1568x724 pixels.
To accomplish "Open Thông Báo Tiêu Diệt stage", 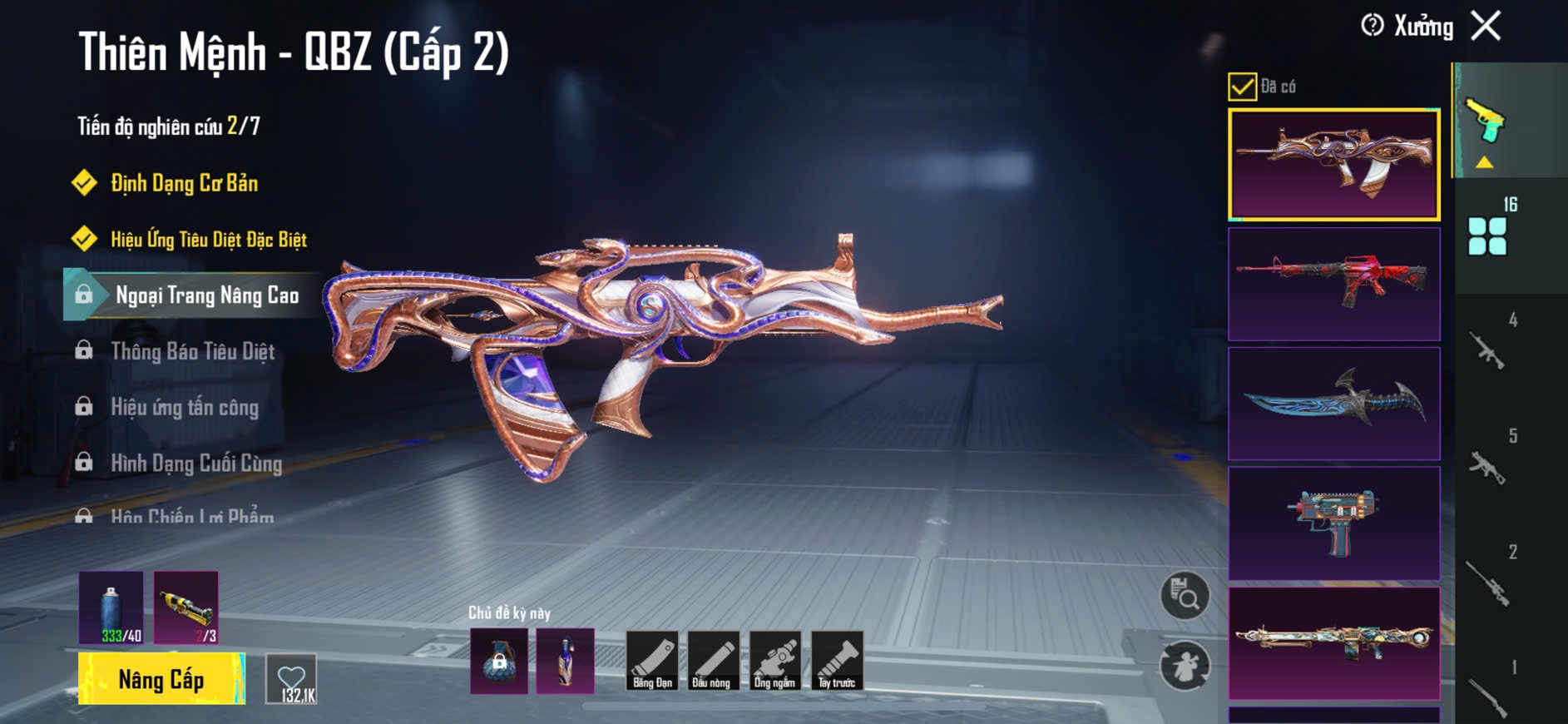I will point(192,351).
